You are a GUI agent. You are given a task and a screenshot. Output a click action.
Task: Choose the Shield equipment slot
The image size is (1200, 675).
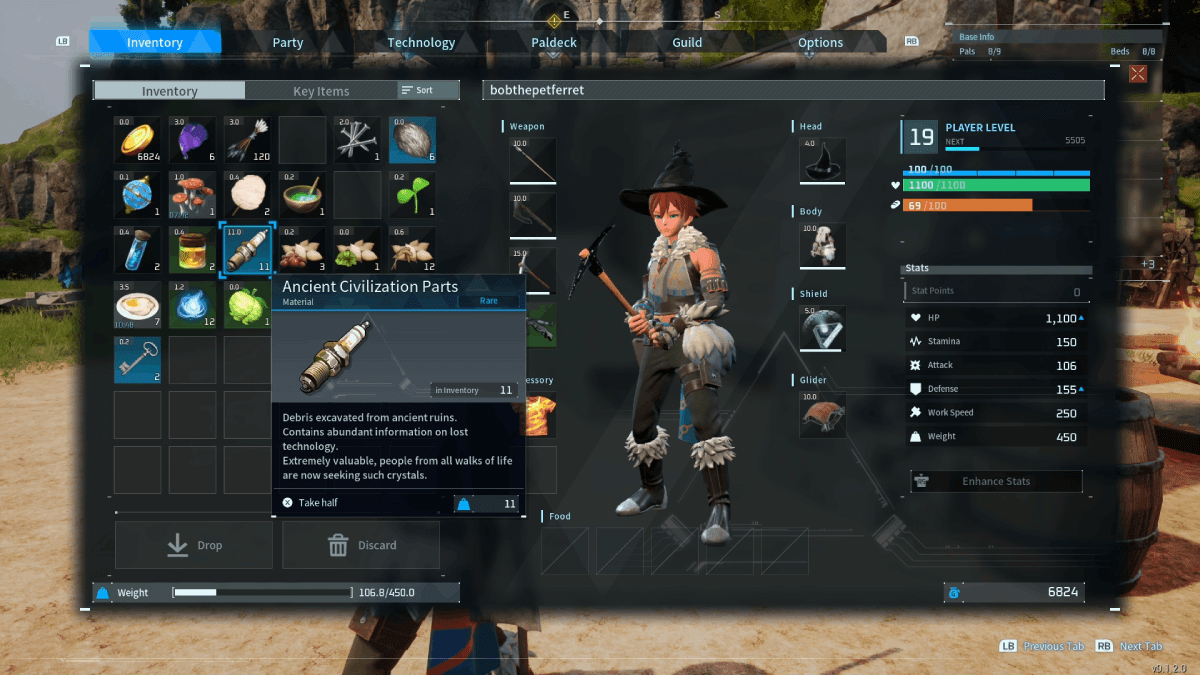click(823, 328)
